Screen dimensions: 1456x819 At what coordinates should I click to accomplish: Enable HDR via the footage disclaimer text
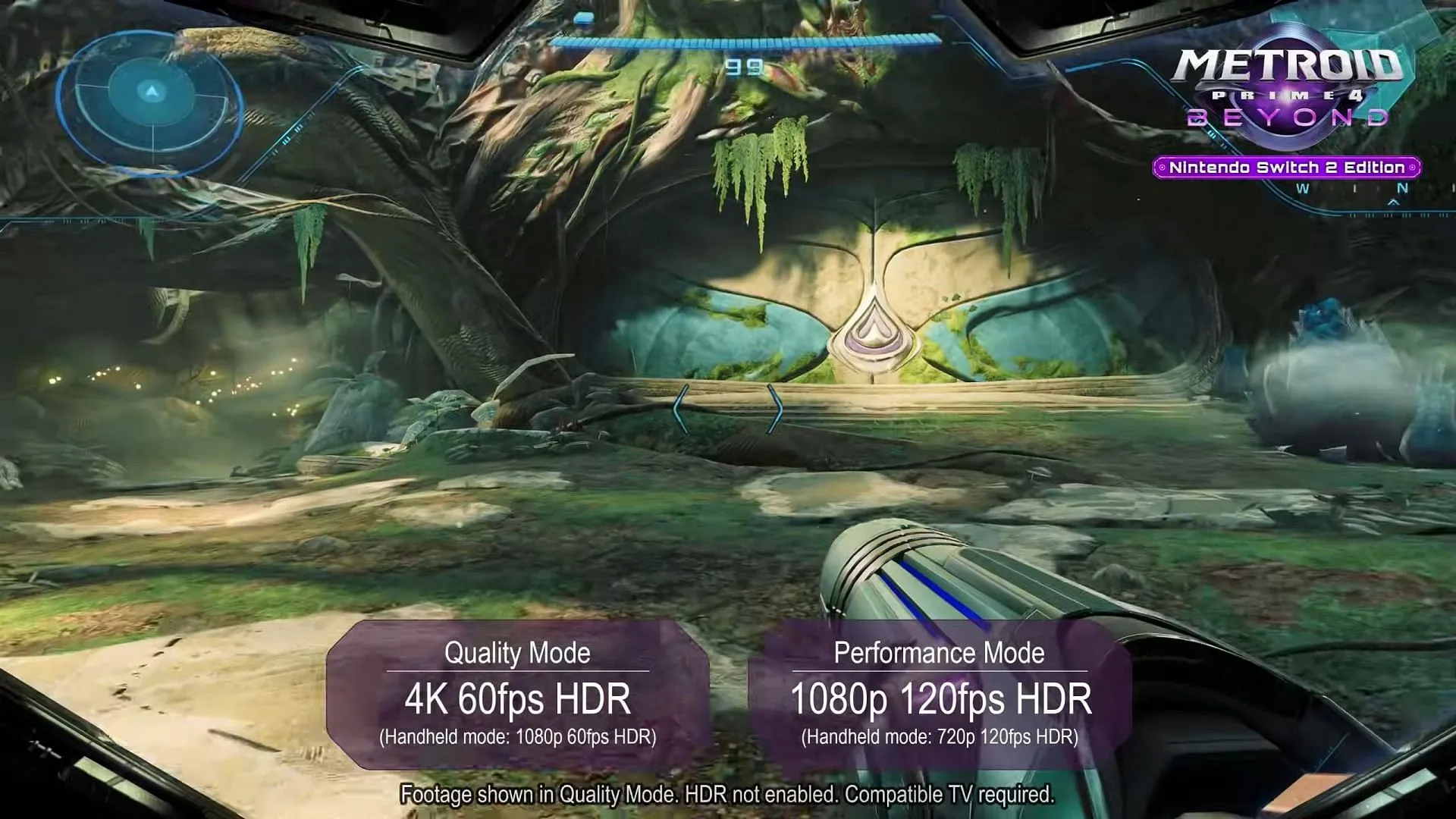click(x=728, y=795)
